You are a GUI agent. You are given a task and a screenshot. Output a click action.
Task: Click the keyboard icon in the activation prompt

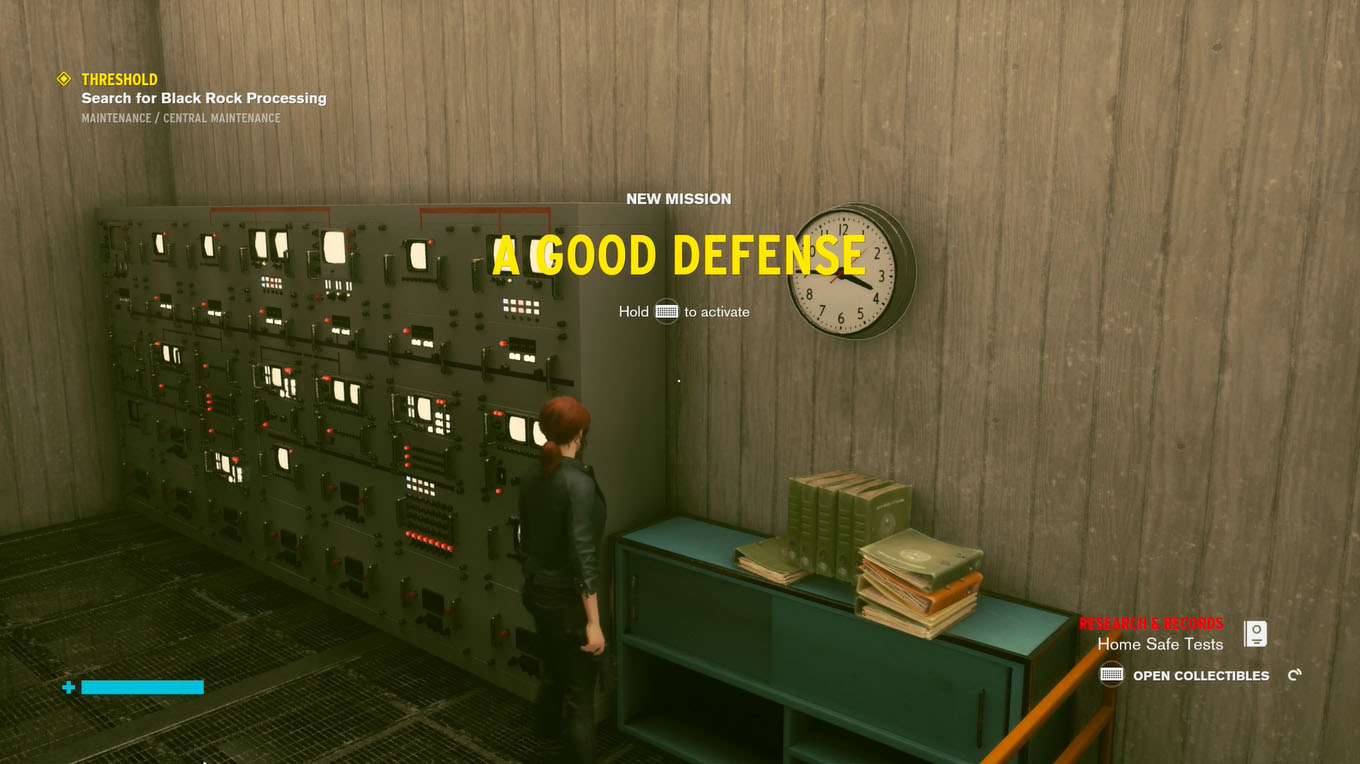665,312
